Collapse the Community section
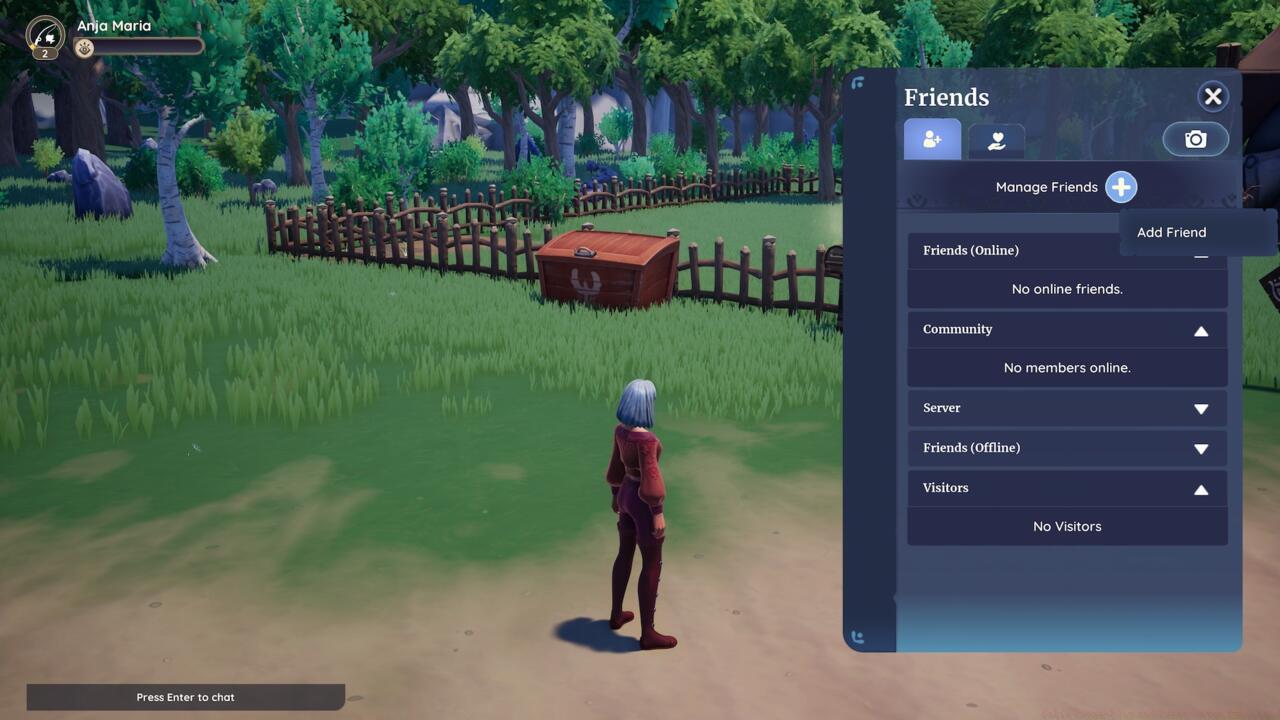 tap(1202, 329)
